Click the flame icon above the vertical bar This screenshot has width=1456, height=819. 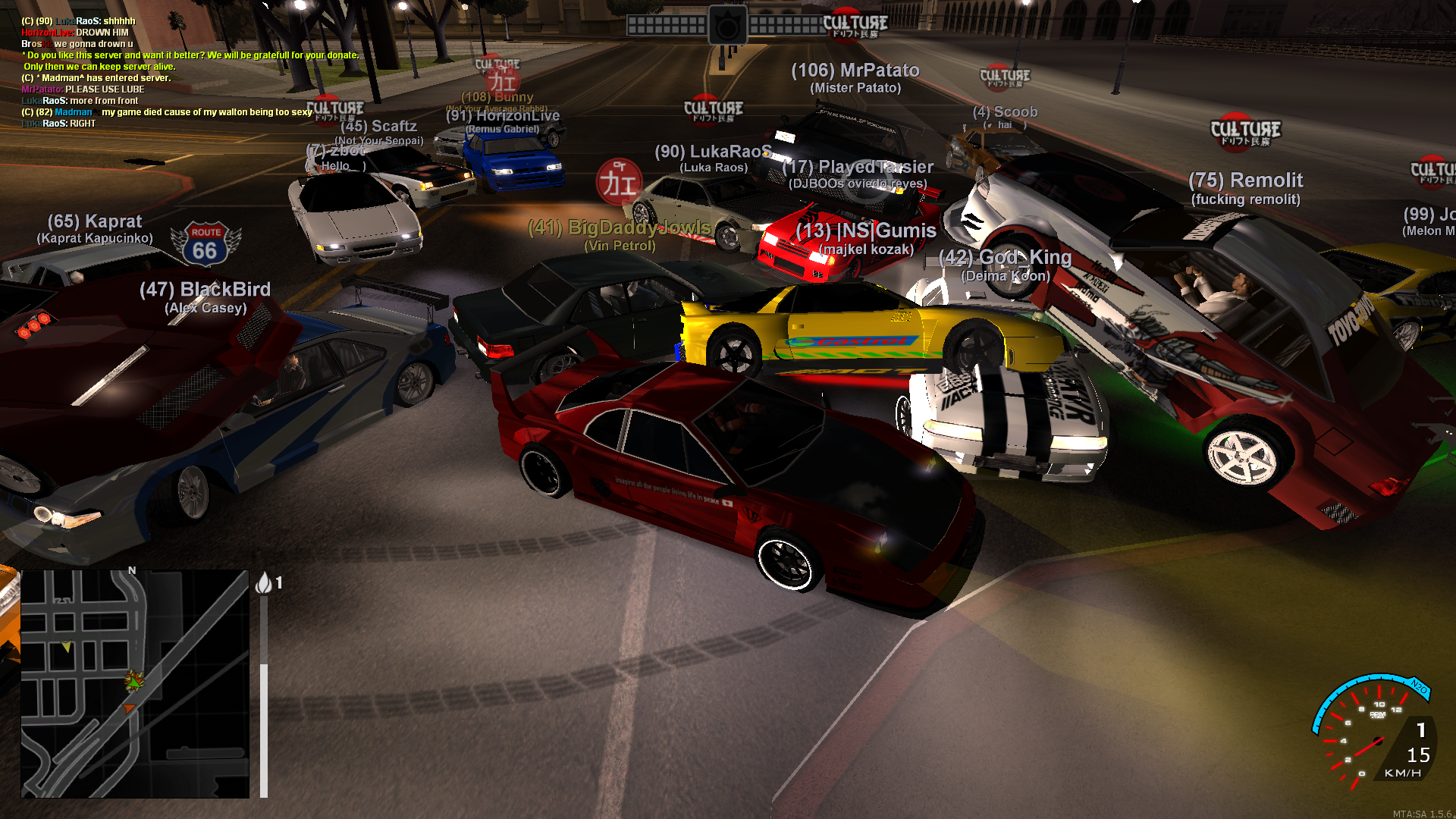point(264,582)
